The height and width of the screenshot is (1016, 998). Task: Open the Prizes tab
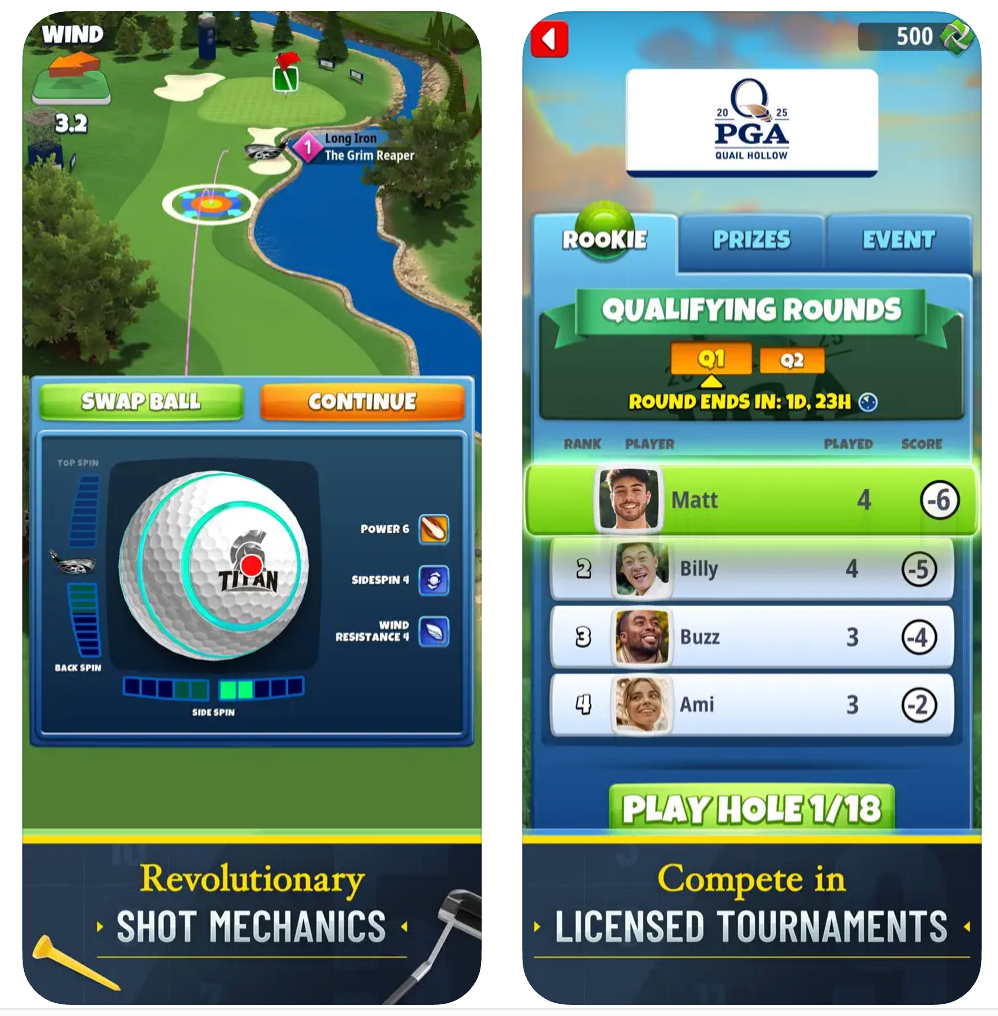point(751,240)
